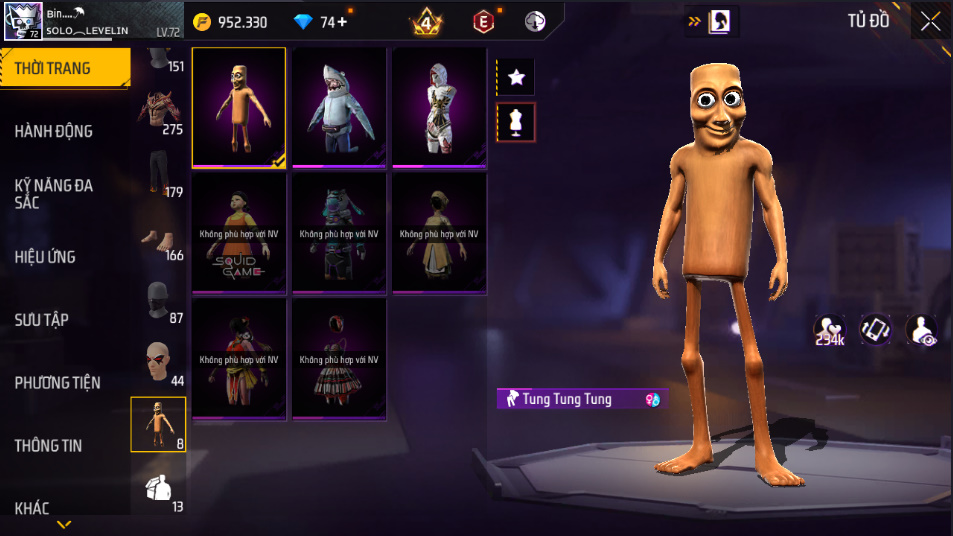The width and height of the screenshot is (953, 536).
Task: Equip the shark costume outfit
Action: 339,108
